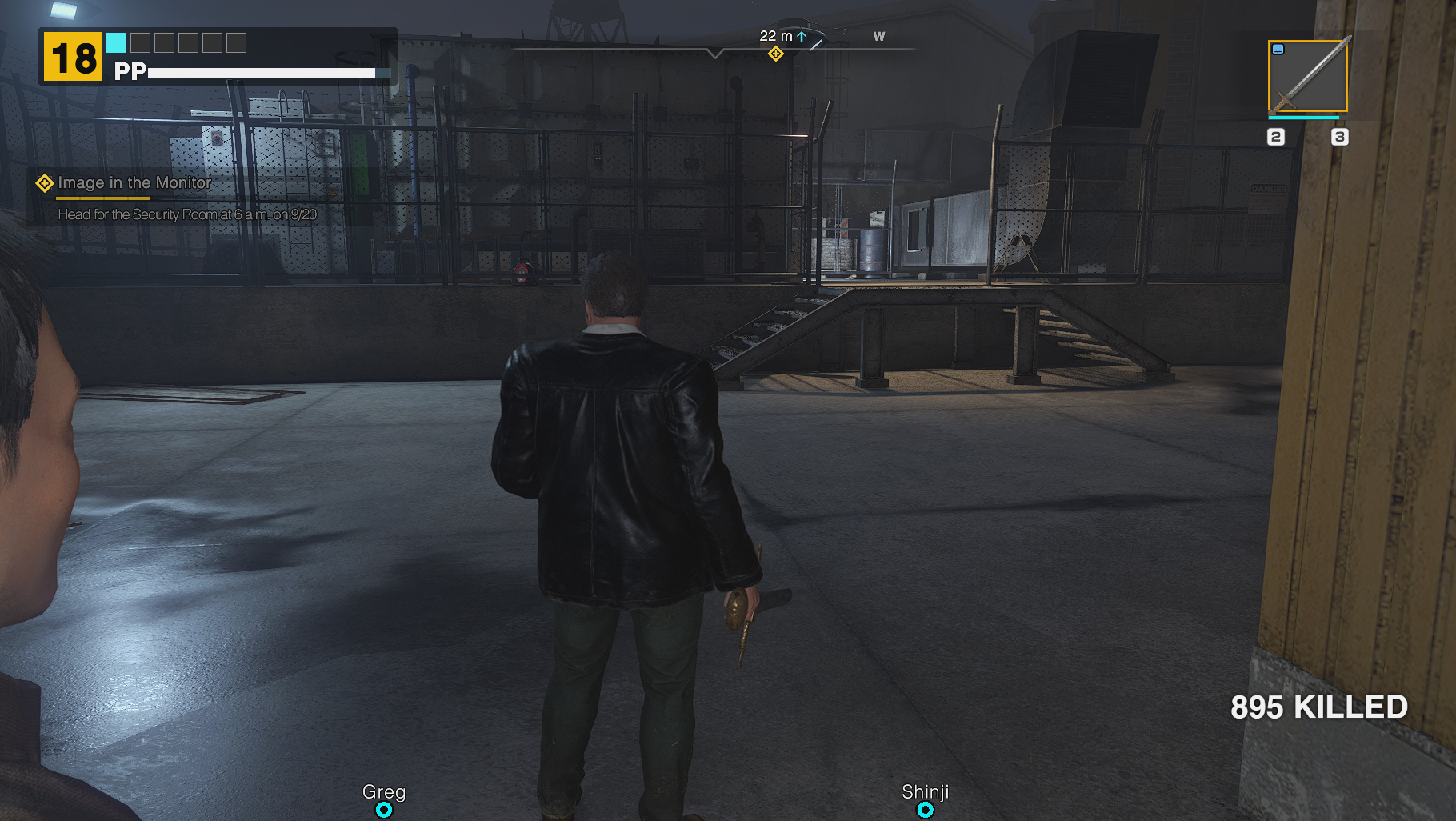
Task: Click the yellow objective marker on compass
Action: tap(775, 54)
